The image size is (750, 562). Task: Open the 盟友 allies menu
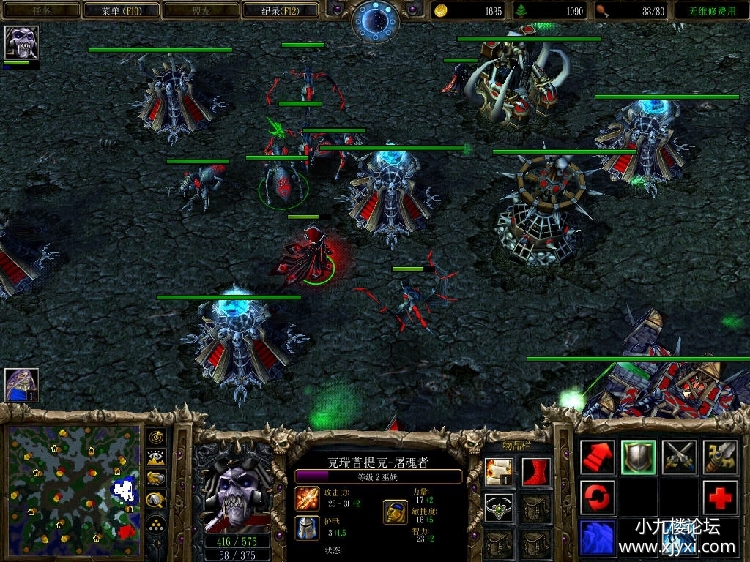coord(201,10)
